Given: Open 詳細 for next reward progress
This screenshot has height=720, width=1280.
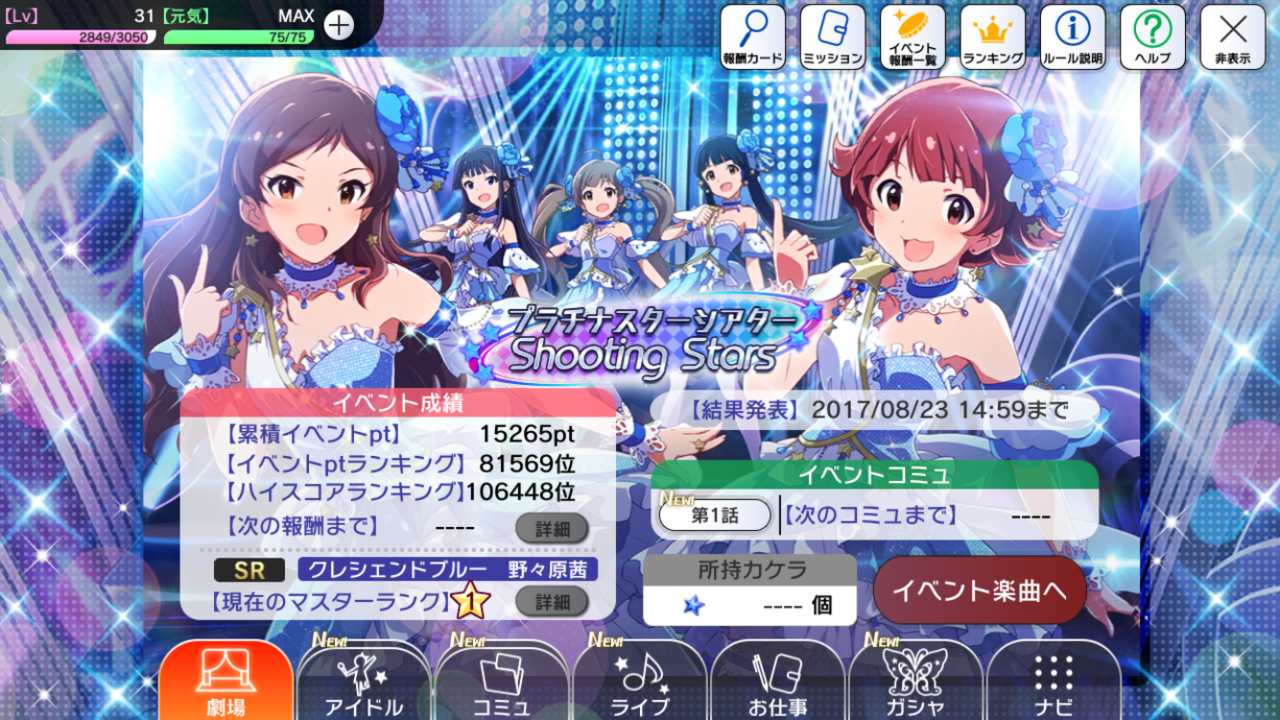Looking at the screenshot, I should (x=552, y=527).
